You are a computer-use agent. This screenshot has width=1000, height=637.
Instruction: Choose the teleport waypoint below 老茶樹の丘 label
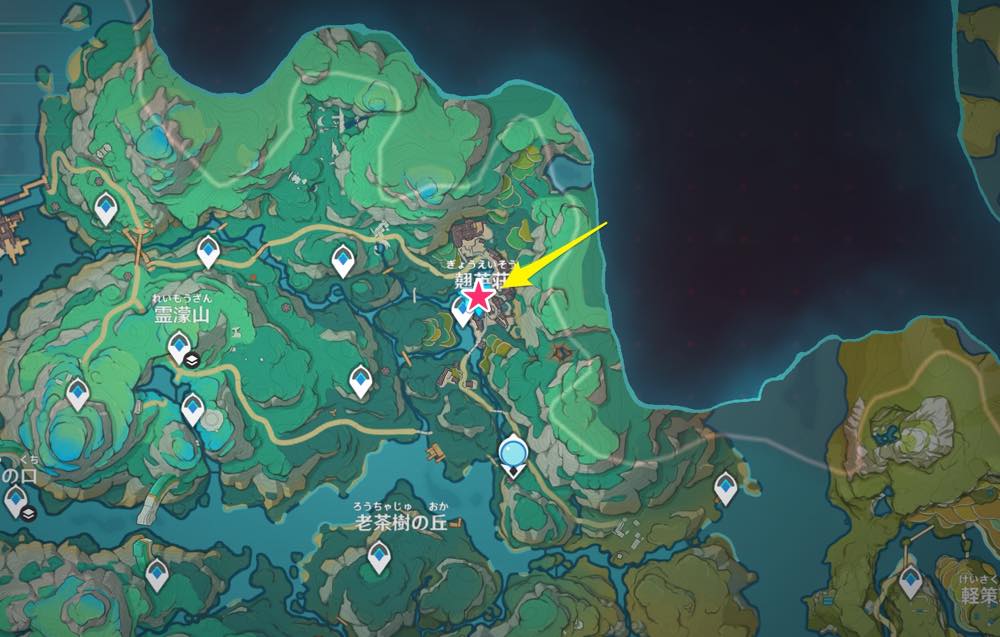pos(378,556)
